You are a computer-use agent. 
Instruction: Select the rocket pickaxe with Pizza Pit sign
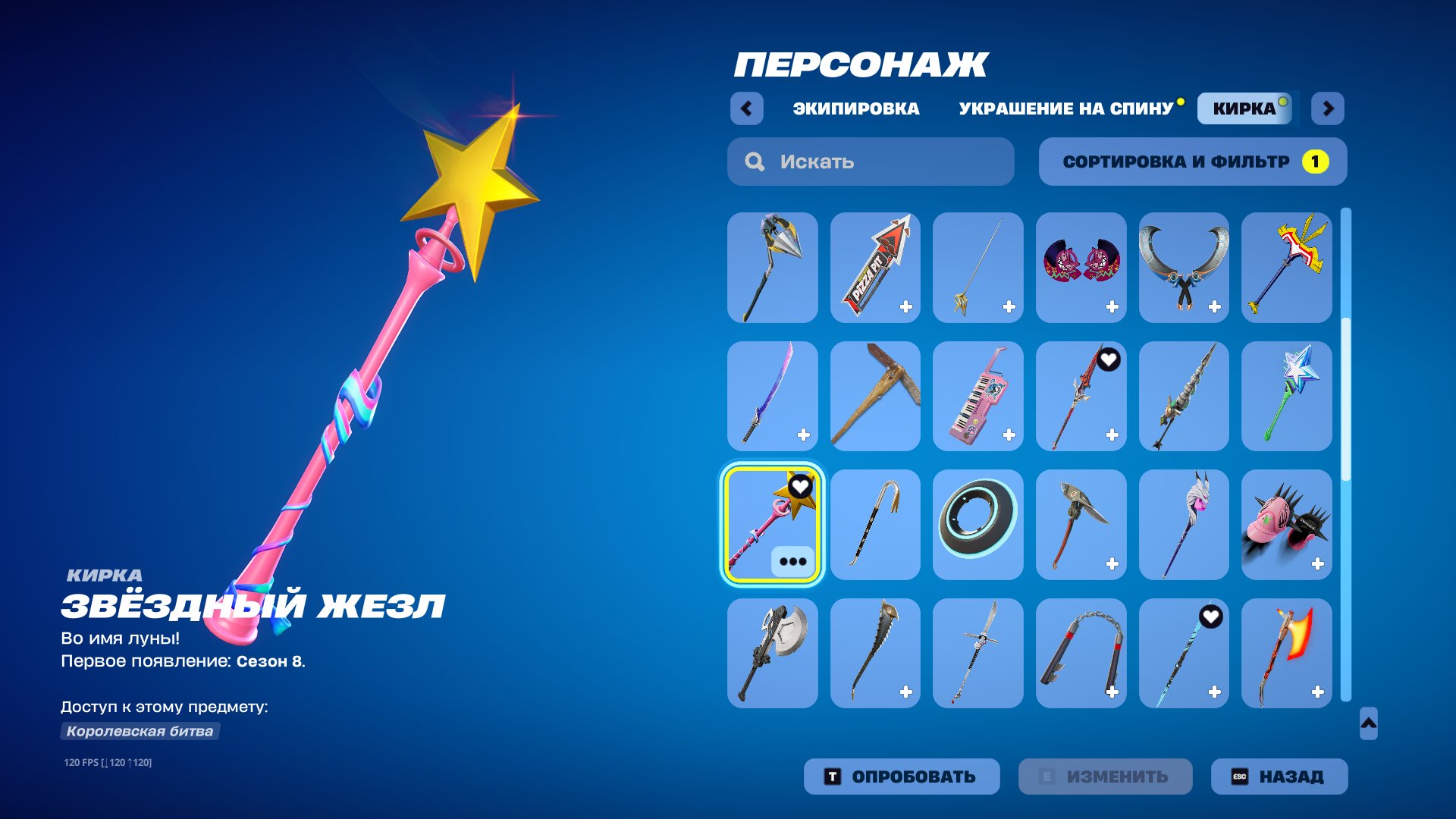click(x=875, y=265)
